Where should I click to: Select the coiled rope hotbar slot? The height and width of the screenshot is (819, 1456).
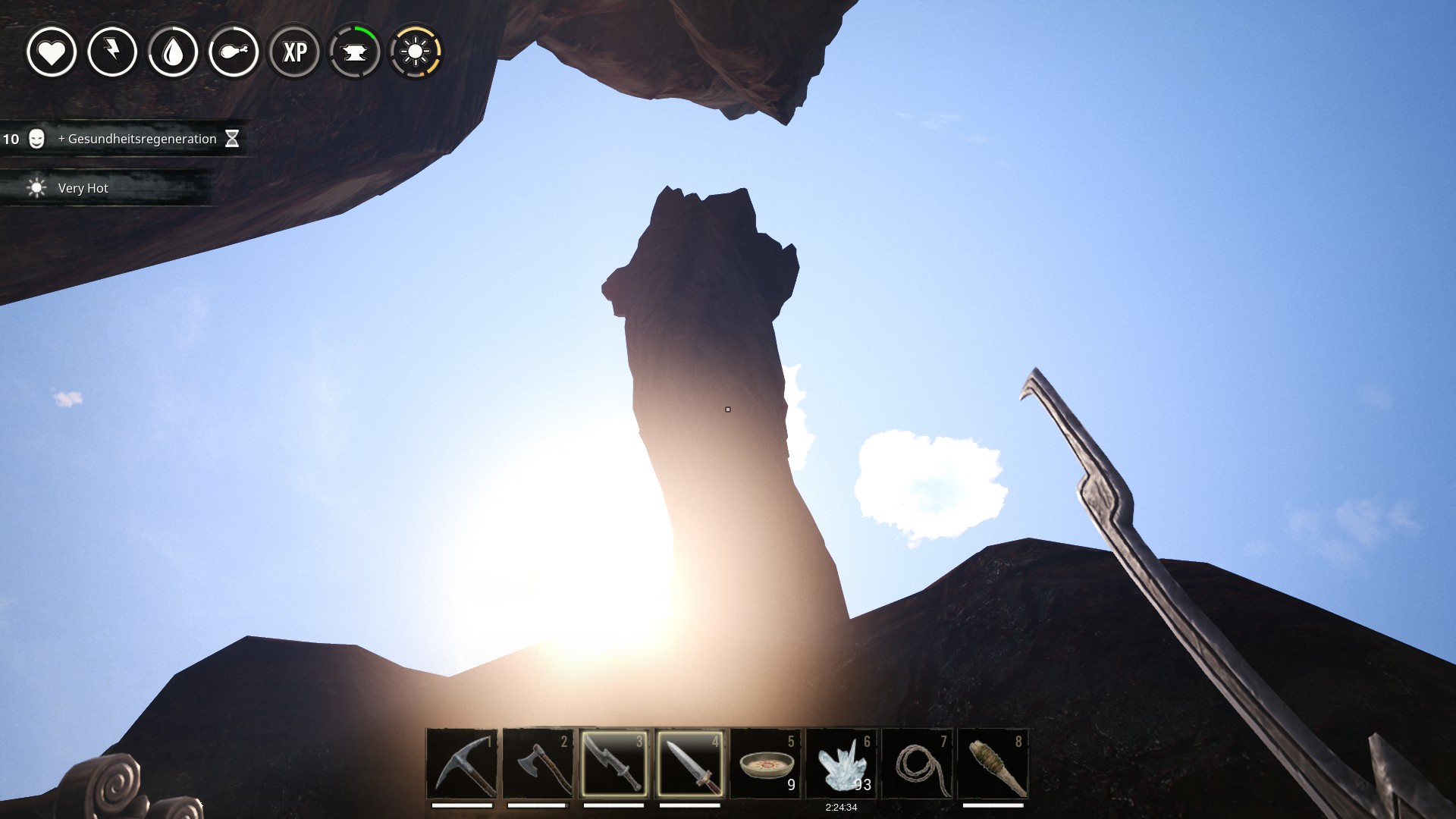pos(917,764)
